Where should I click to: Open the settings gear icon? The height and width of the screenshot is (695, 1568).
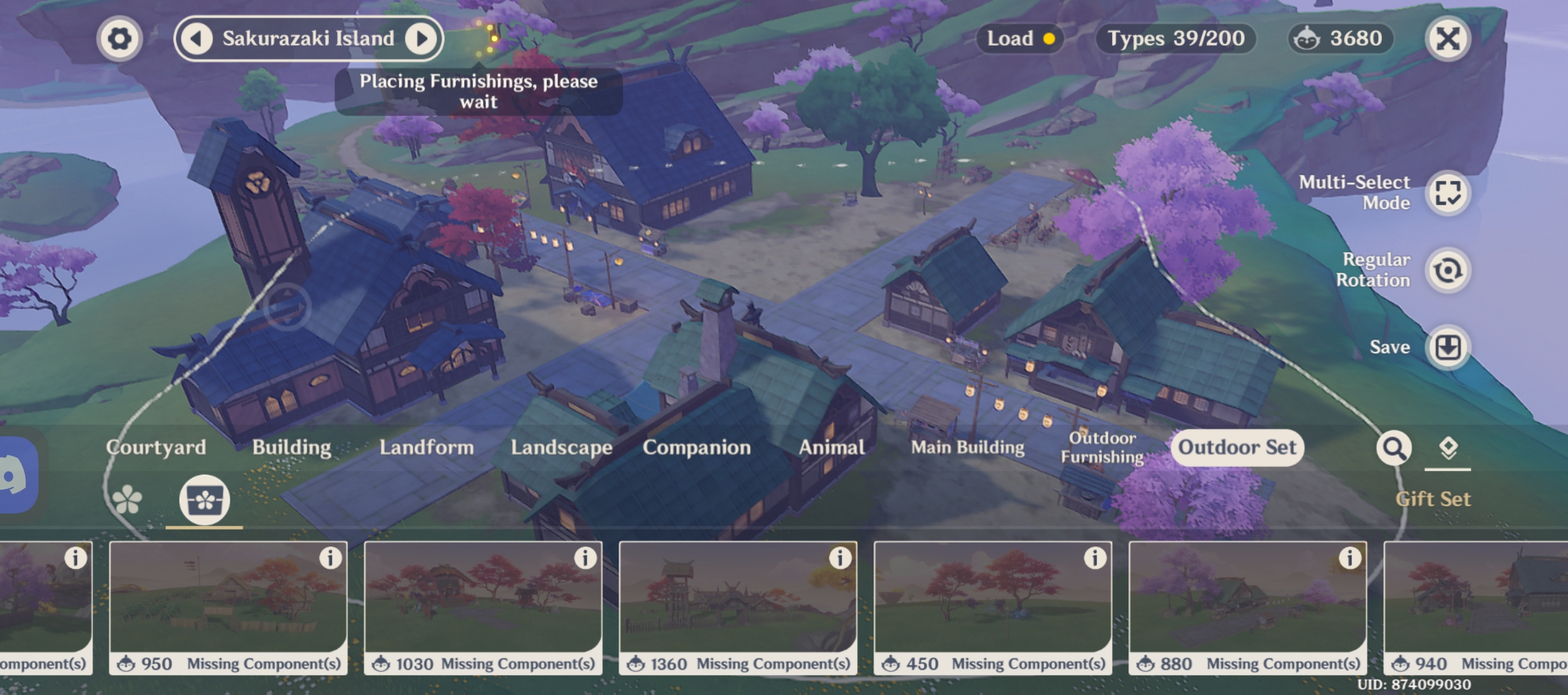tap(119, 38)
